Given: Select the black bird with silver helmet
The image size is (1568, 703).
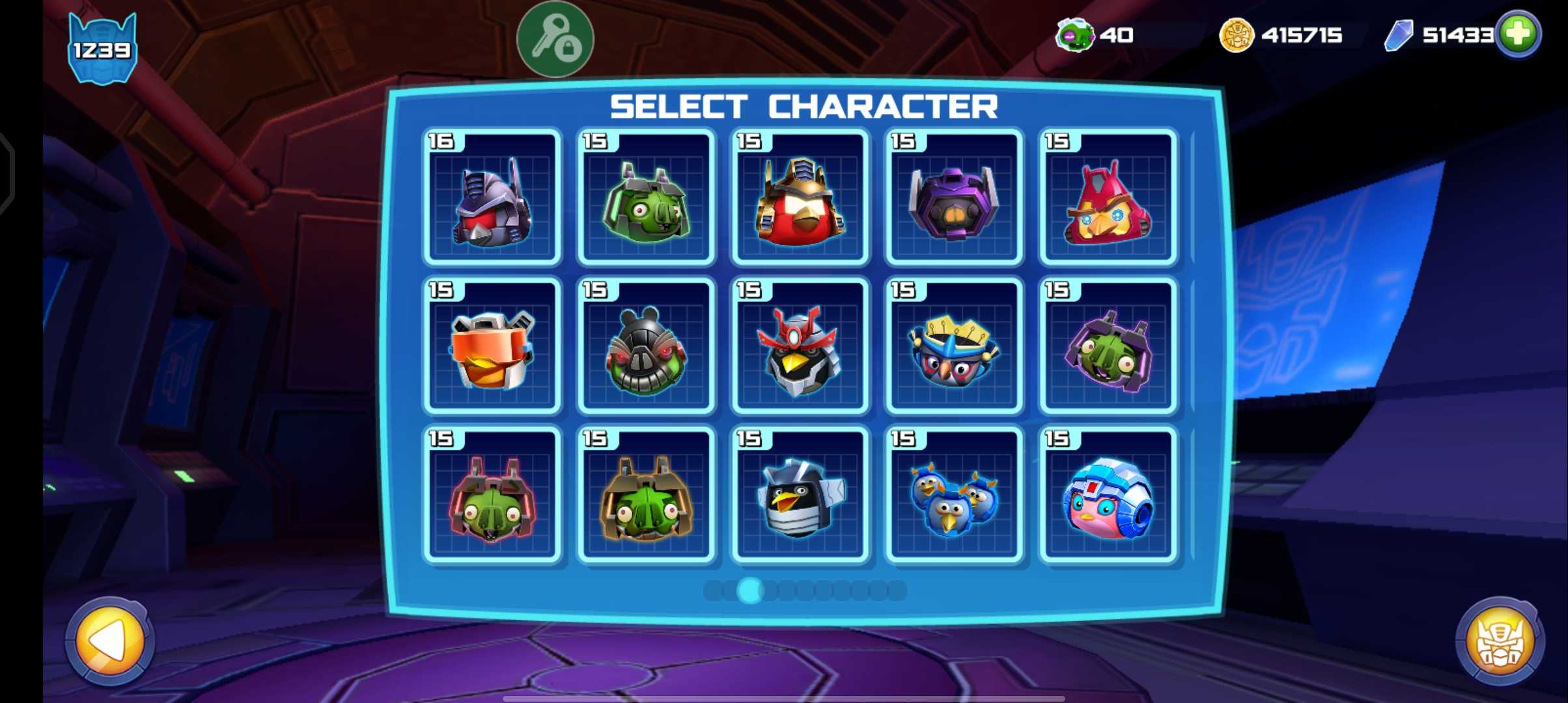Looking at the screenshot, I should tap(800, 495).
